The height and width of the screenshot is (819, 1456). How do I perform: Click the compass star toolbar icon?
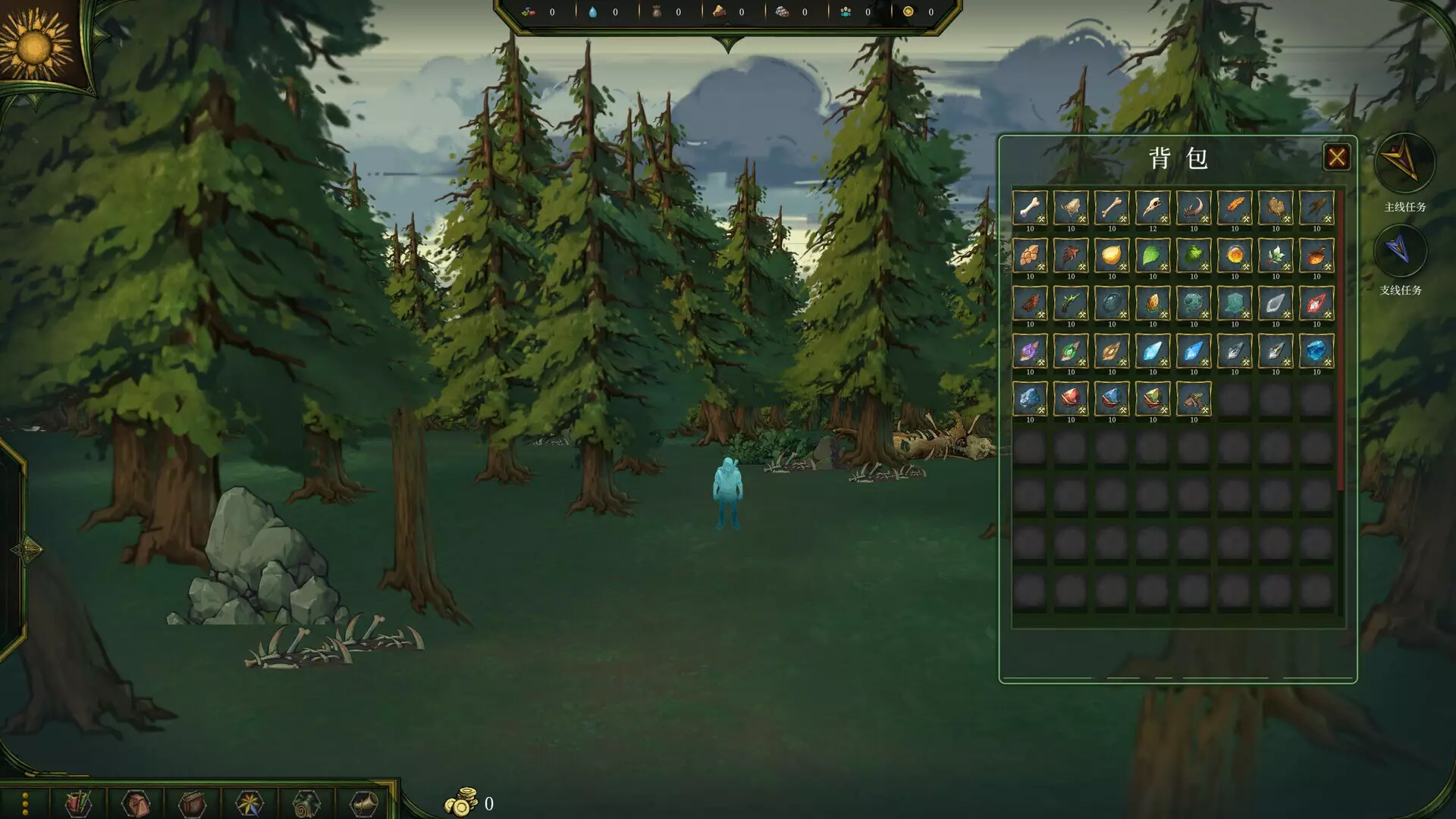(x=249, y=803)
